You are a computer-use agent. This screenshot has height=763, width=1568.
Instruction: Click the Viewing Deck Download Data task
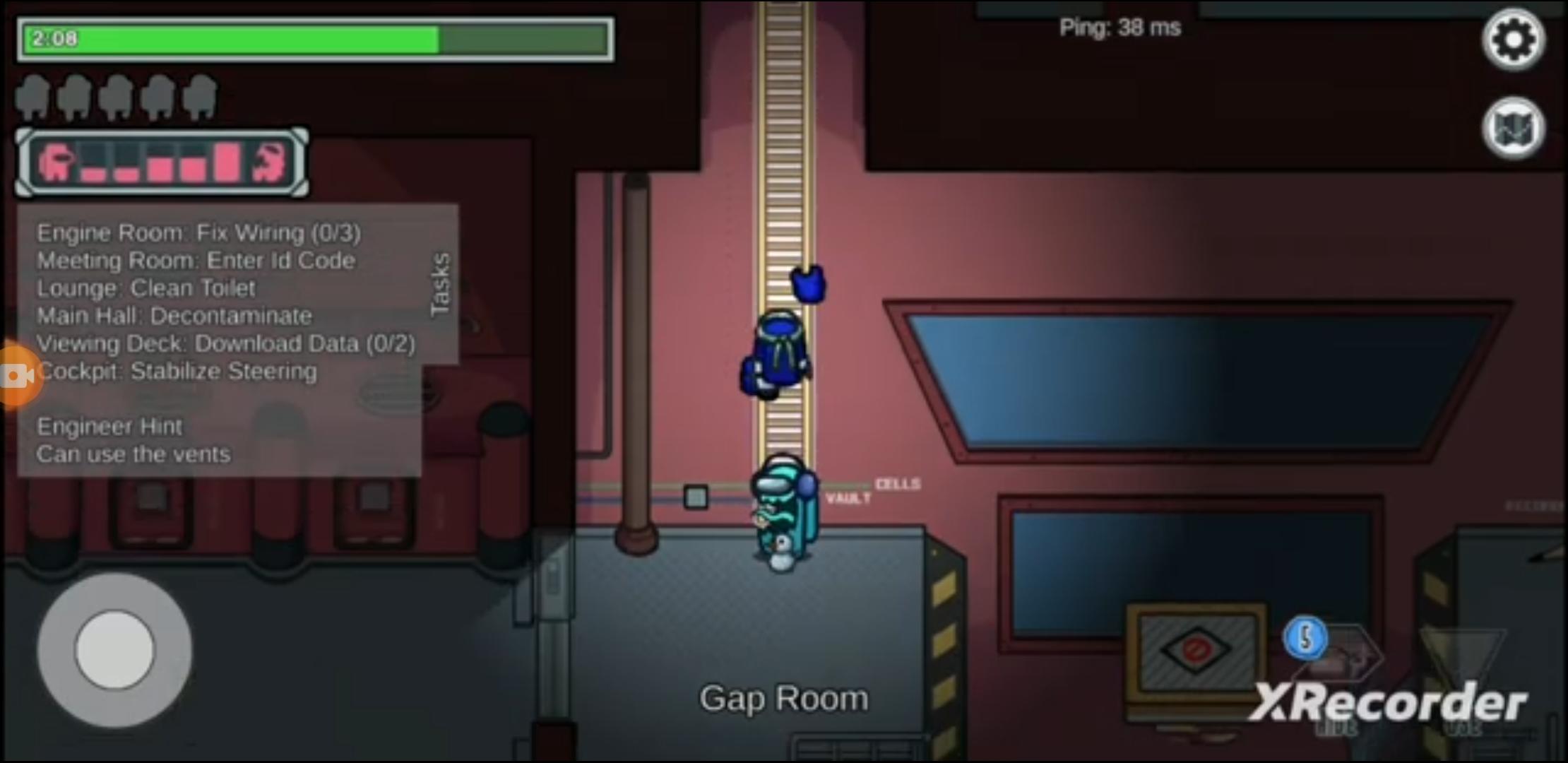(x=226, y=343)
